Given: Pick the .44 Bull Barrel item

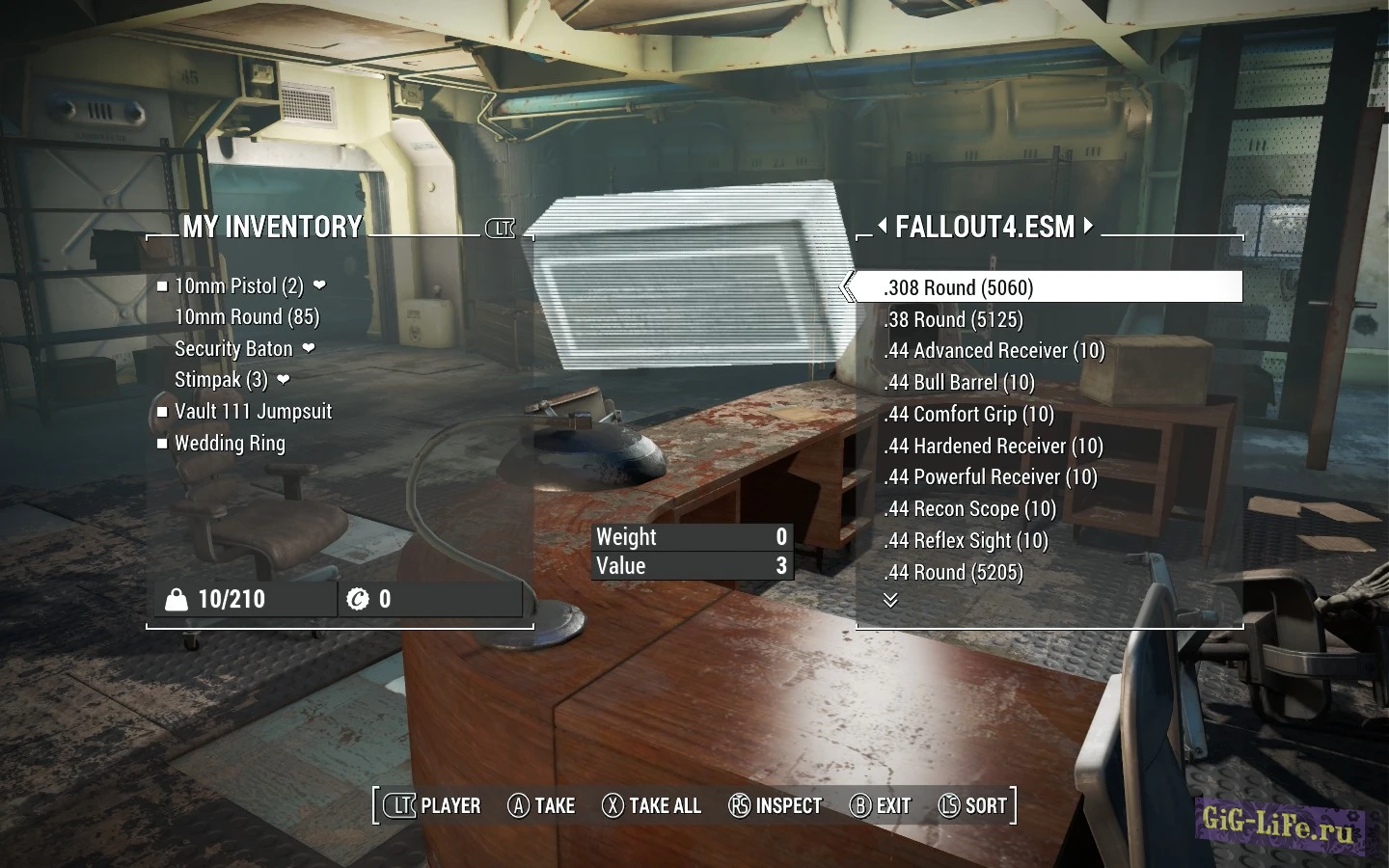Looking at the screenshot, I should point(959,383).
